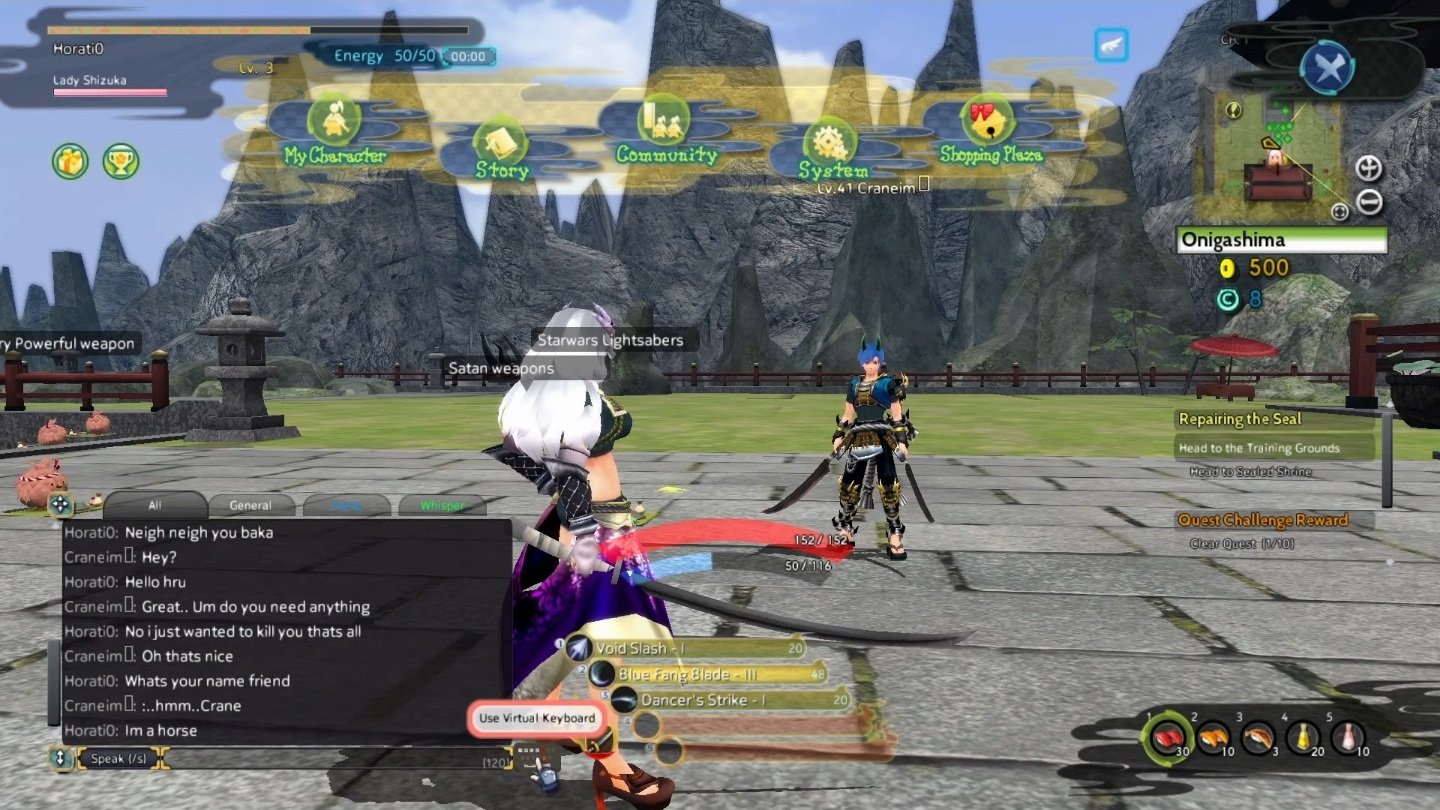Viewport: 1440px width, 810px height.
Task: Activate the Void Slash skill
Action: click(x=690, y=649)
